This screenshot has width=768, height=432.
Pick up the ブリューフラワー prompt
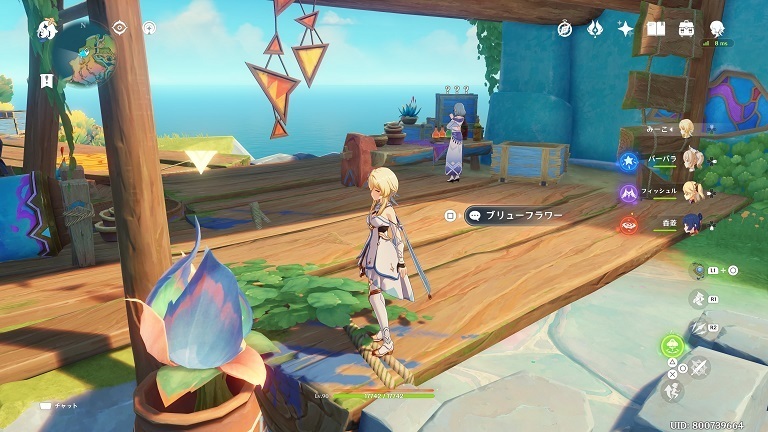click(516, 215)
